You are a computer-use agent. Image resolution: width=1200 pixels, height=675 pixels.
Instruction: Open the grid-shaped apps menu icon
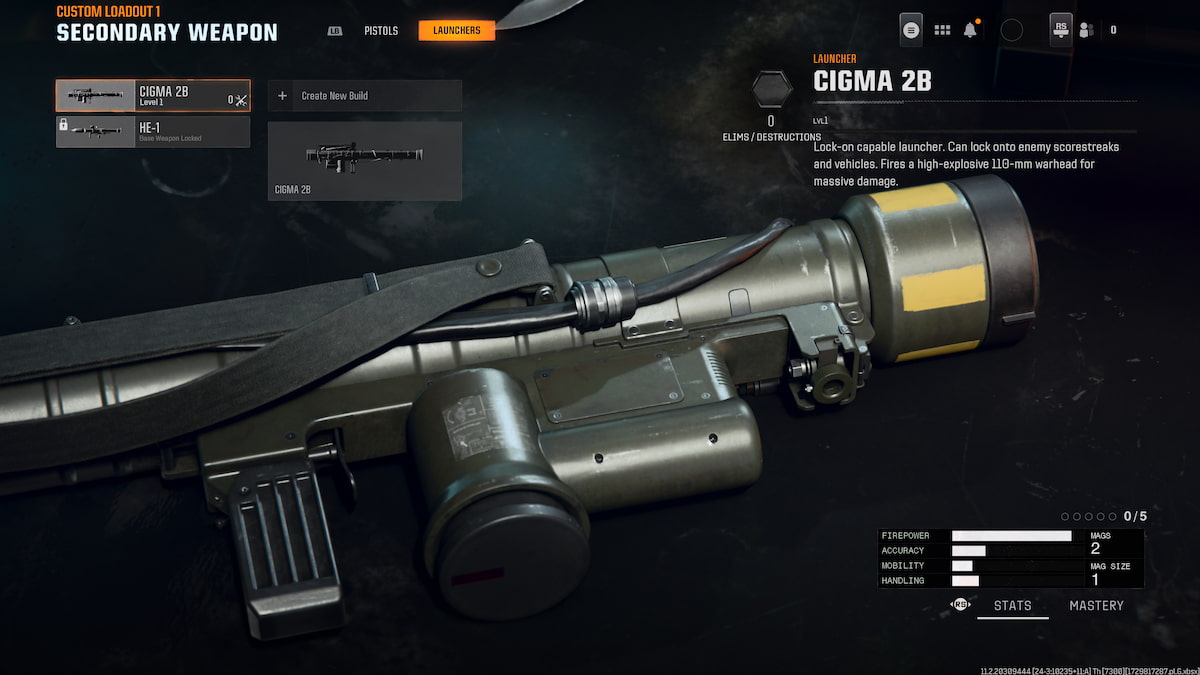[942, 30]
